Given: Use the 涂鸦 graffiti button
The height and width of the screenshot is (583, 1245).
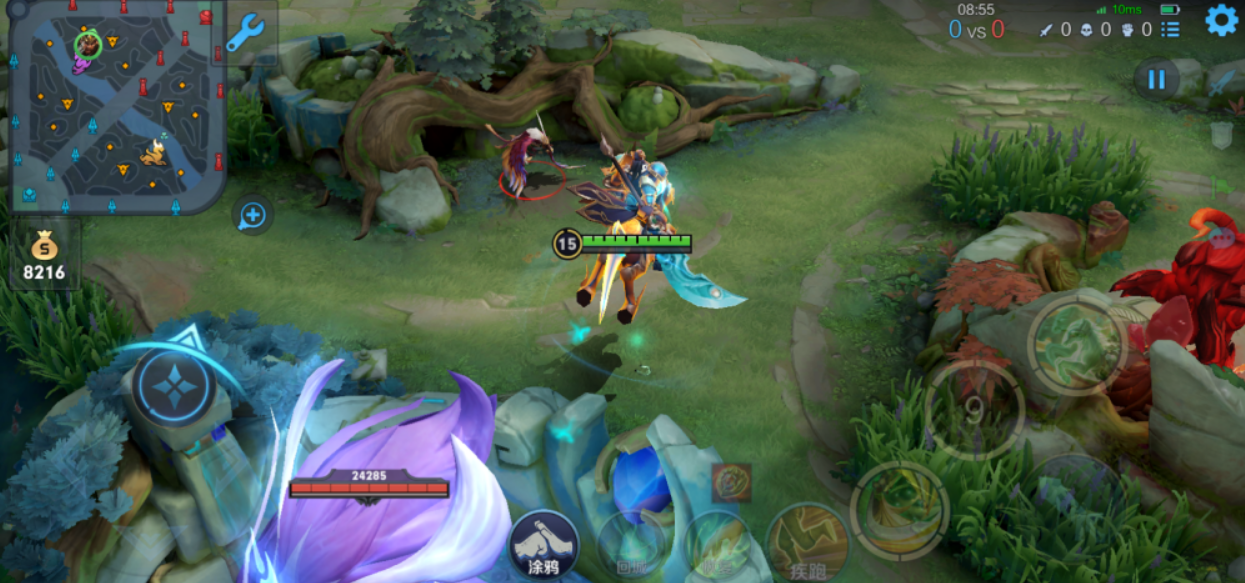Looking at the screenshot, I should pyautogui.click(x=544, y=547).
